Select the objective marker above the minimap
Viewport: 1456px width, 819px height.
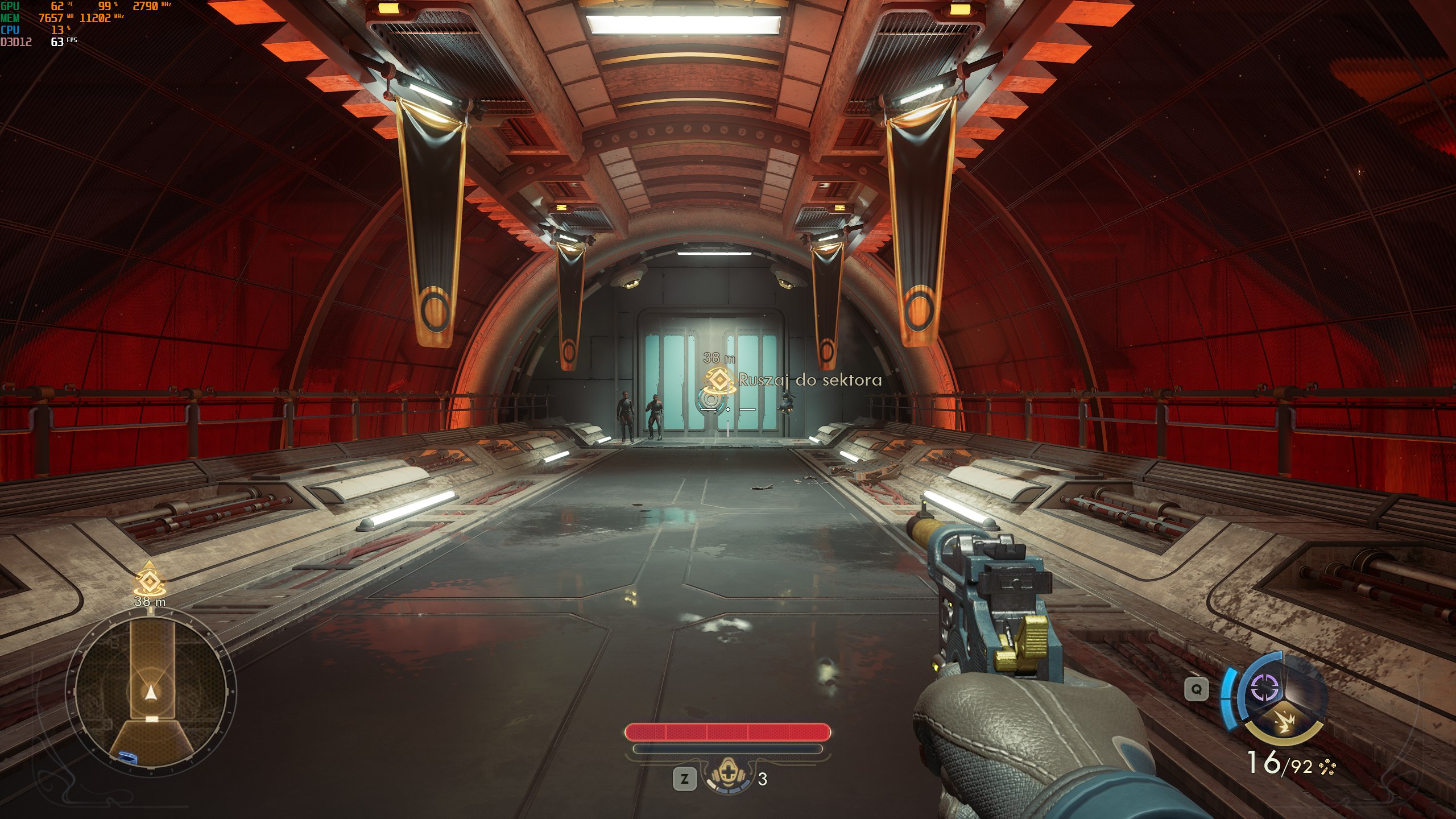point(149,580)
